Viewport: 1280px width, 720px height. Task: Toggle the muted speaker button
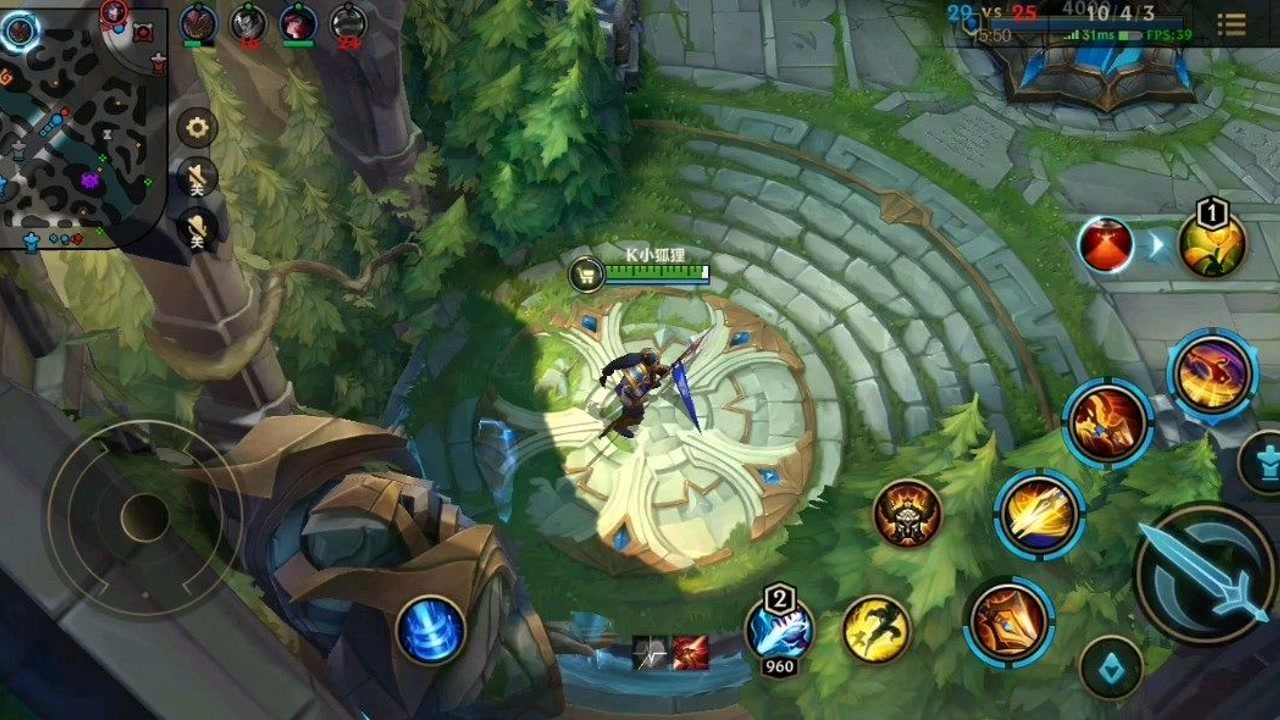[x=197, y=179]
